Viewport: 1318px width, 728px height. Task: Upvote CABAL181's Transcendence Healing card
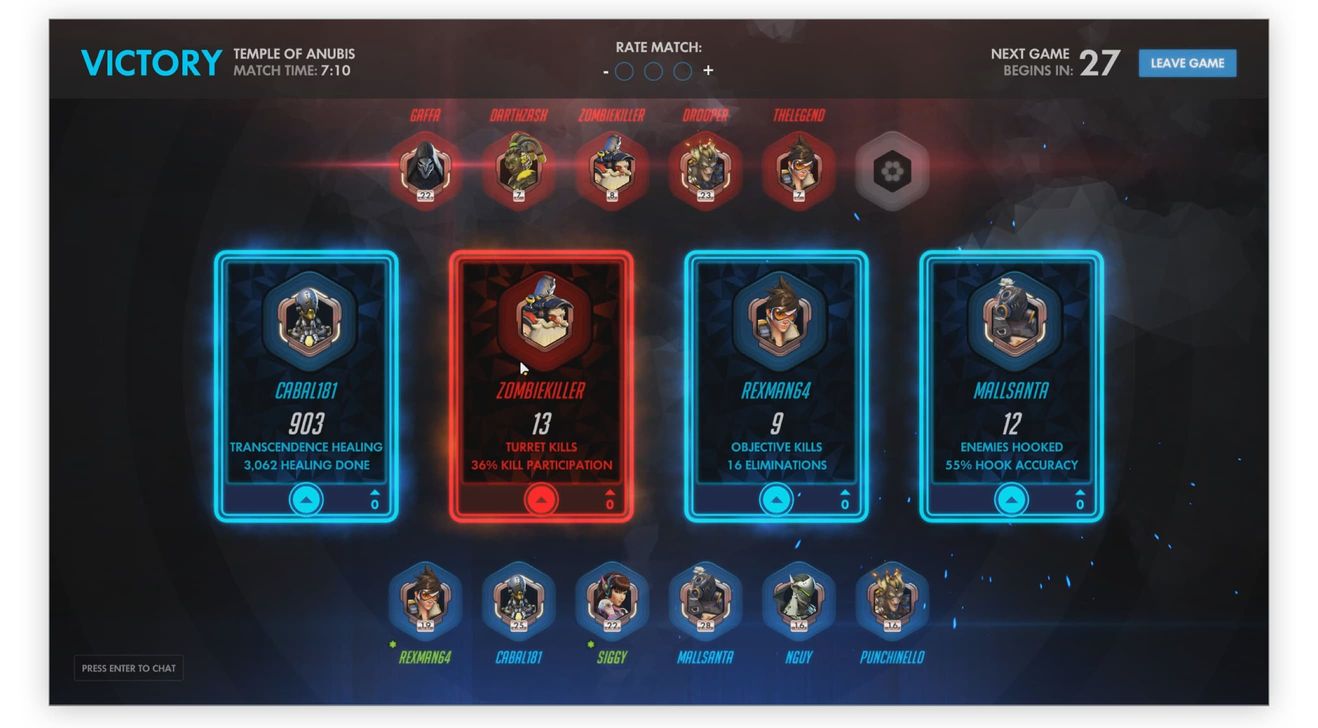(x=304, y=500)
